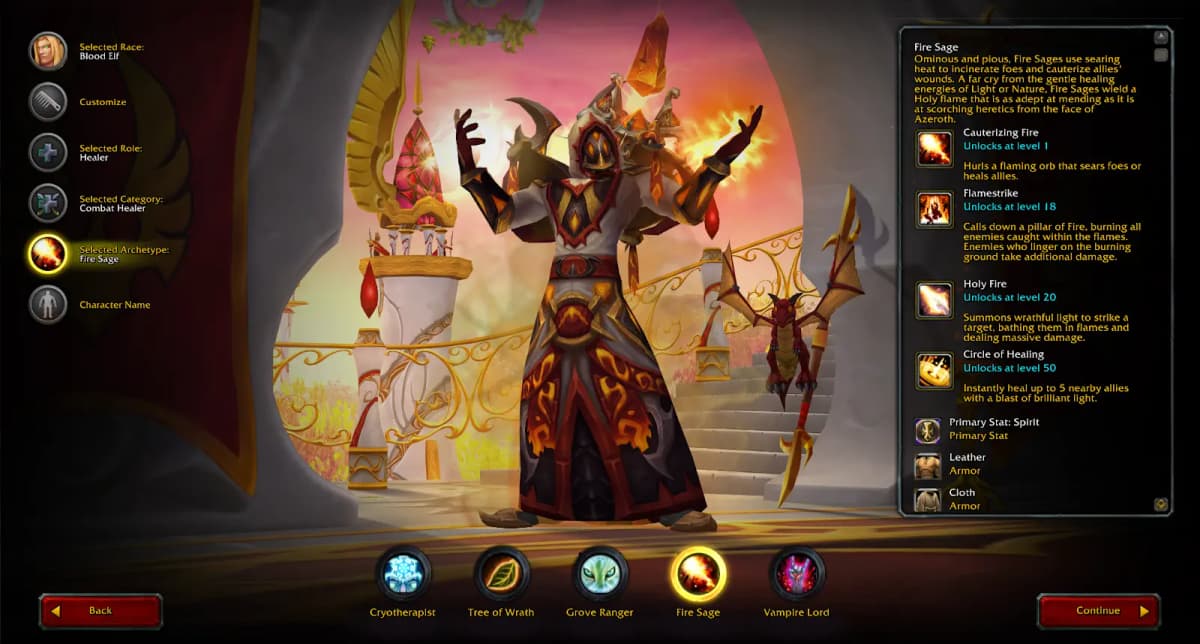
Task: Click the Primary Stat Spirit icon
Action: 928,431
